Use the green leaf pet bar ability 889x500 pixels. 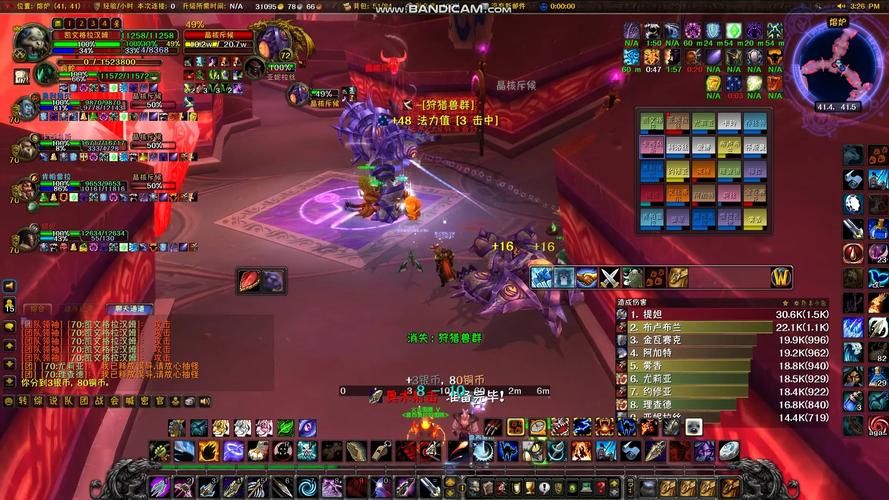pos(285,428)
